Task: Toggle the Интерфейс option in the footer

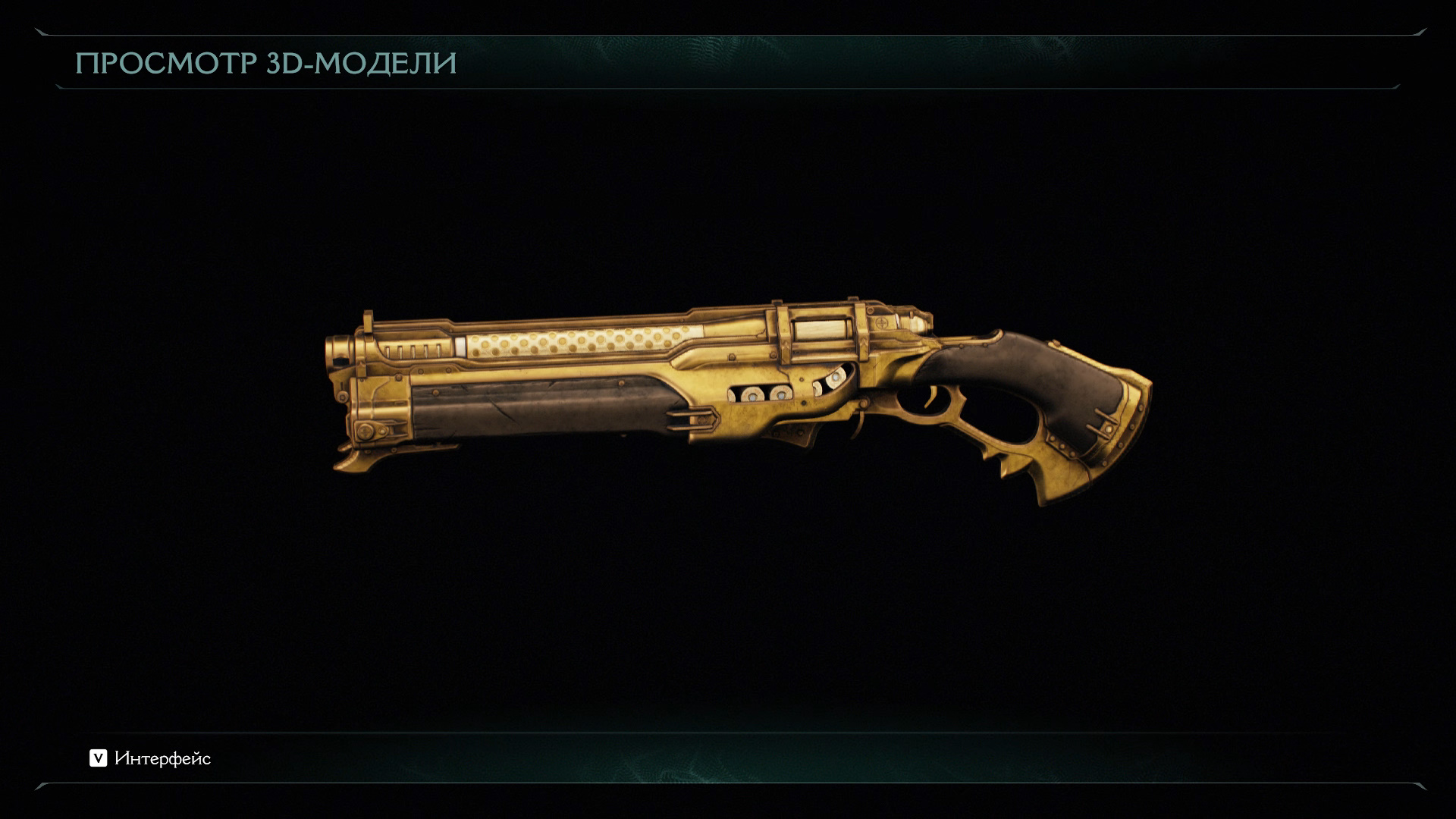Action: click(150, 758)
